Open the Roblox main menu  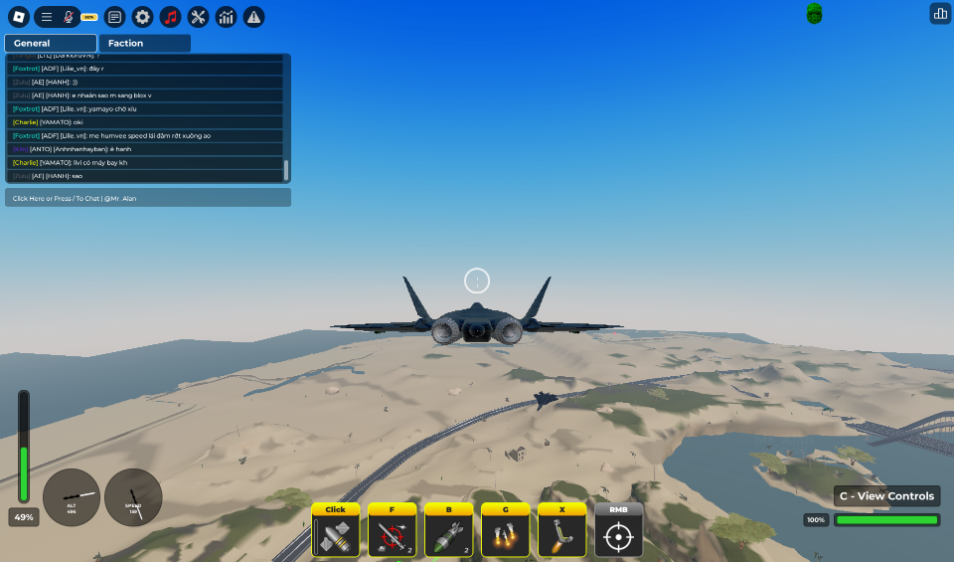click(17, 16)
